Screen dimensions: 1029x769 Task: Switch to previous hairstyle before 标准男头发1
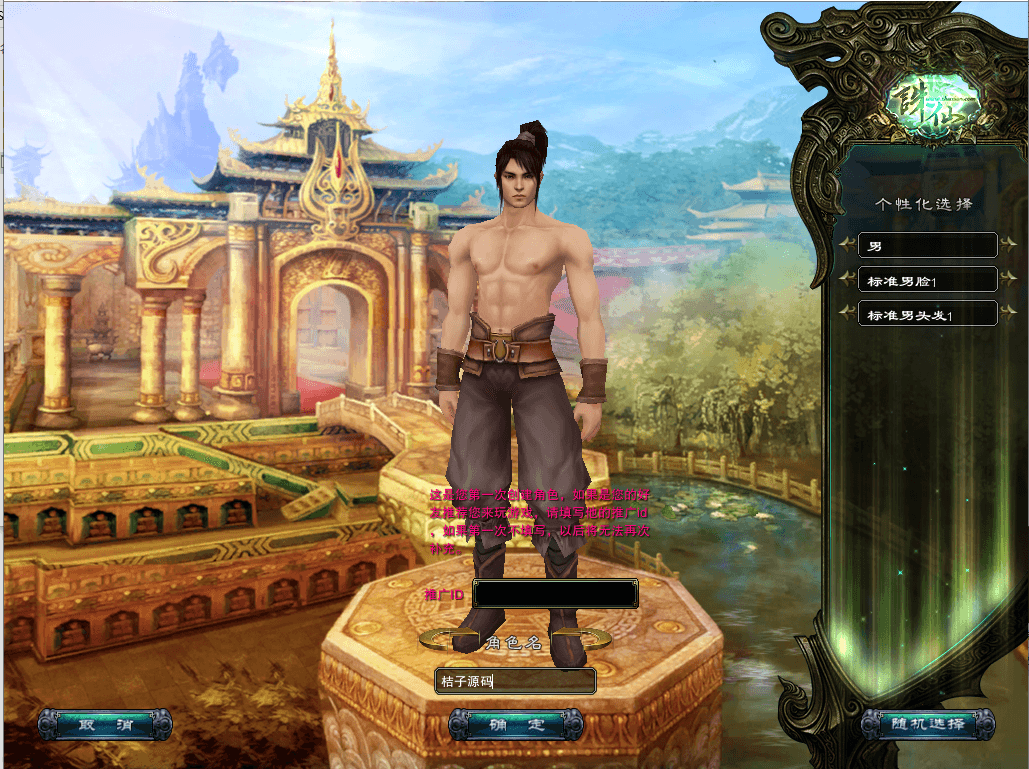[847, 313]
